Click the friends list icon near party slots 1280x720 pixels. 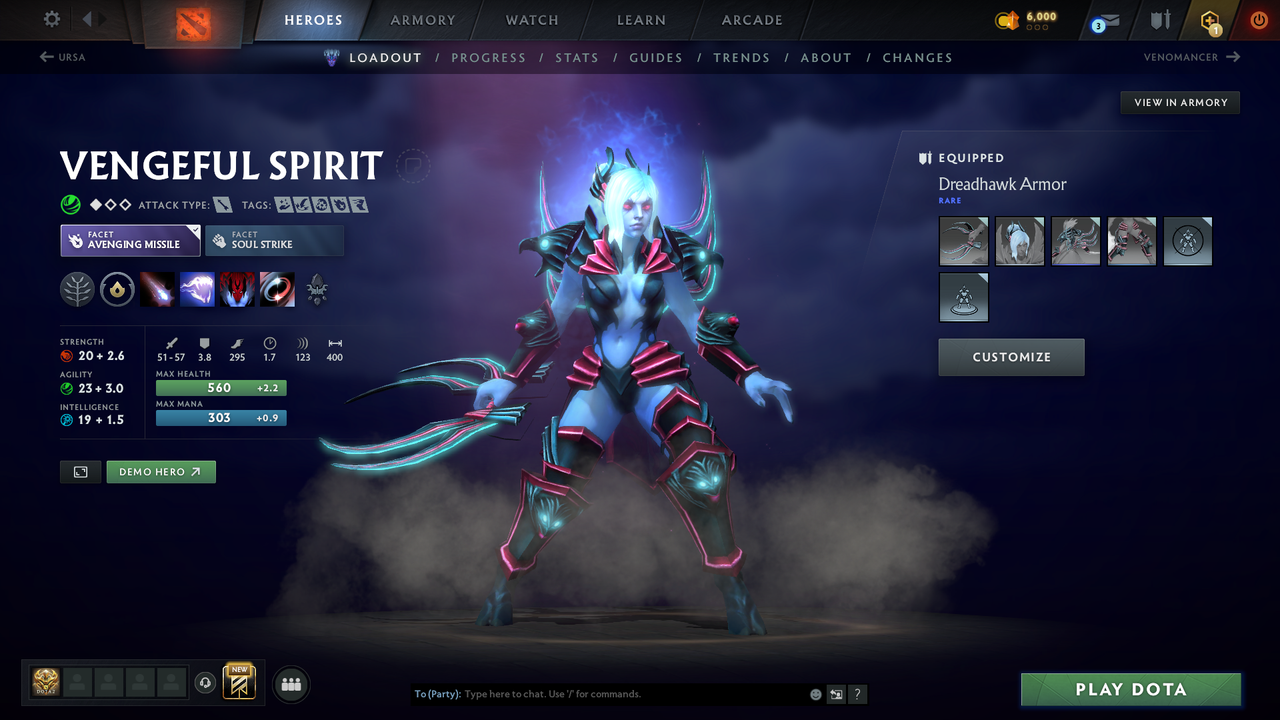(290, 683)
